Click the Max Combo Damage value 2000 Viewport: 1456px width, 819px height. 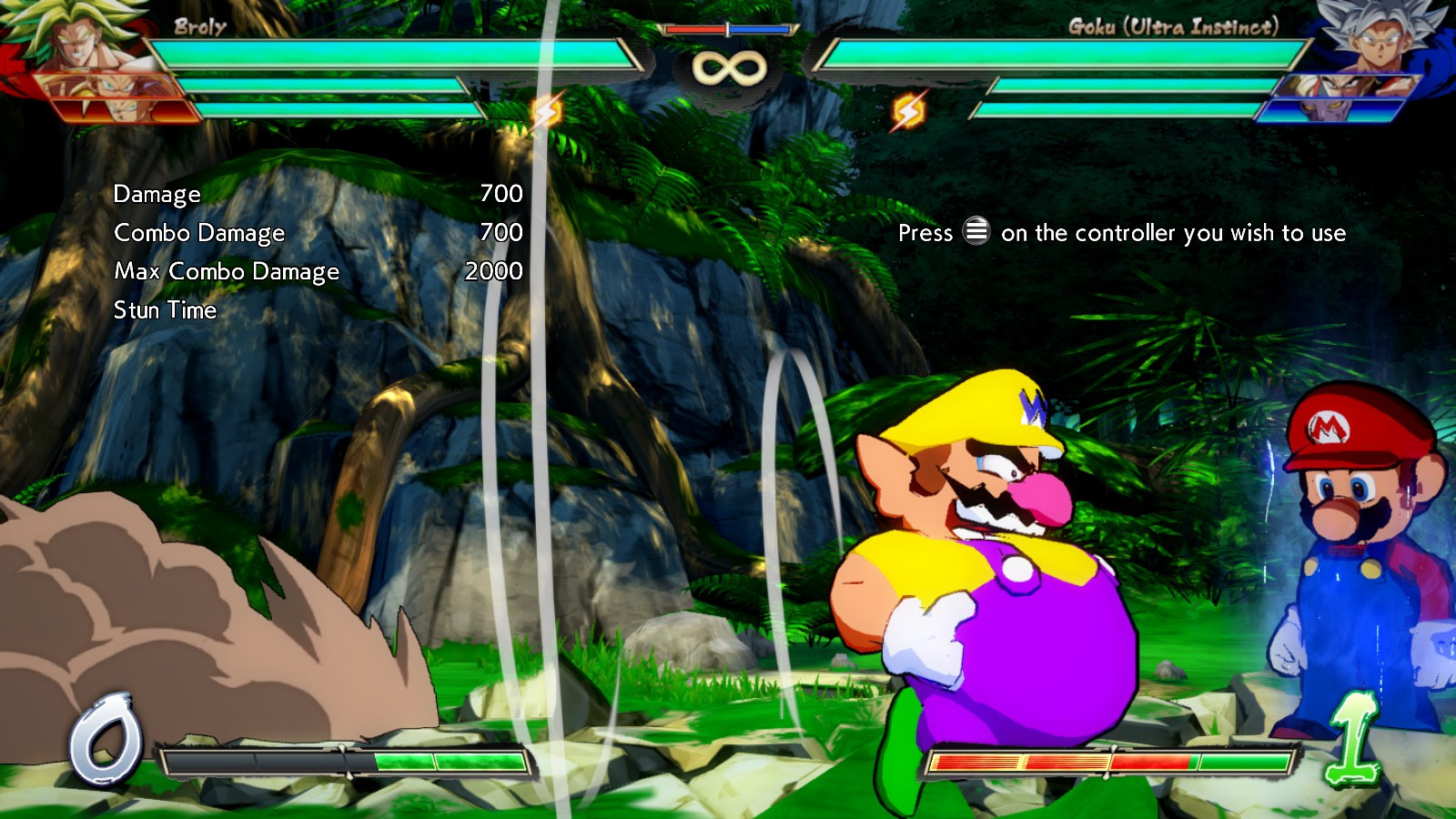point(494,271)
